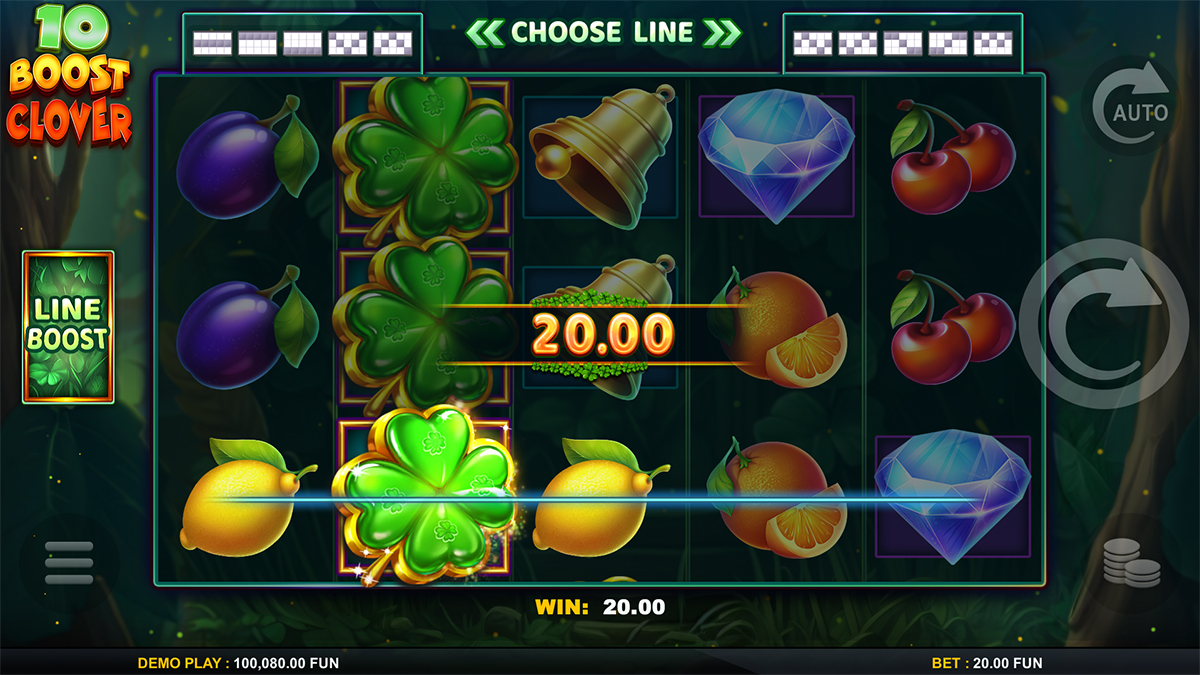1200x675 pixels.
Task: Activate the Line Boost feature
Action: tap(68, 327)
